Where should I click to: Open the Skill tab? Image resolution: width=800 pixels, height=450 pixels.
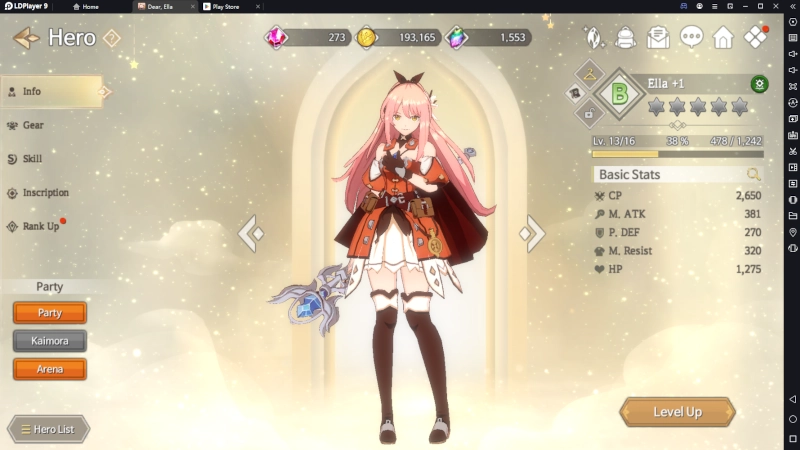click(32, 159)
